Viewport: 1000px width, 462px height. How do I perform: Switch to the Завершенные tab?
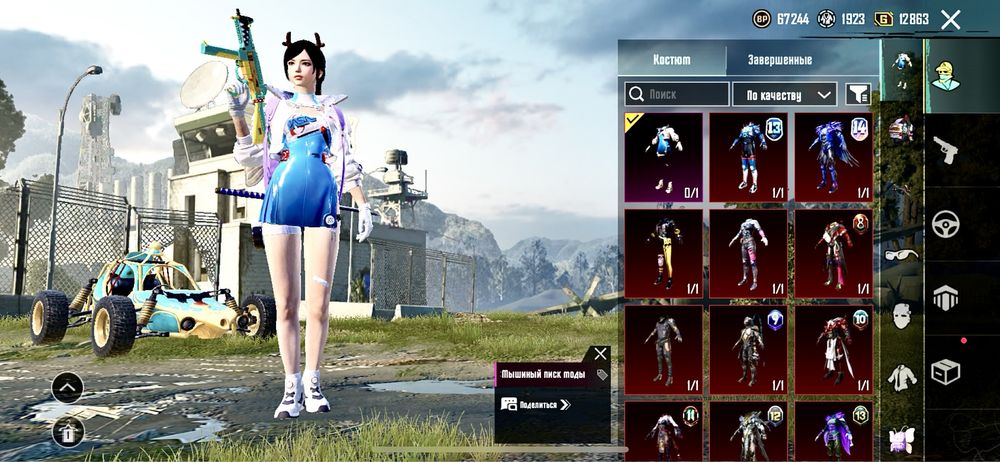pos(780,59)
